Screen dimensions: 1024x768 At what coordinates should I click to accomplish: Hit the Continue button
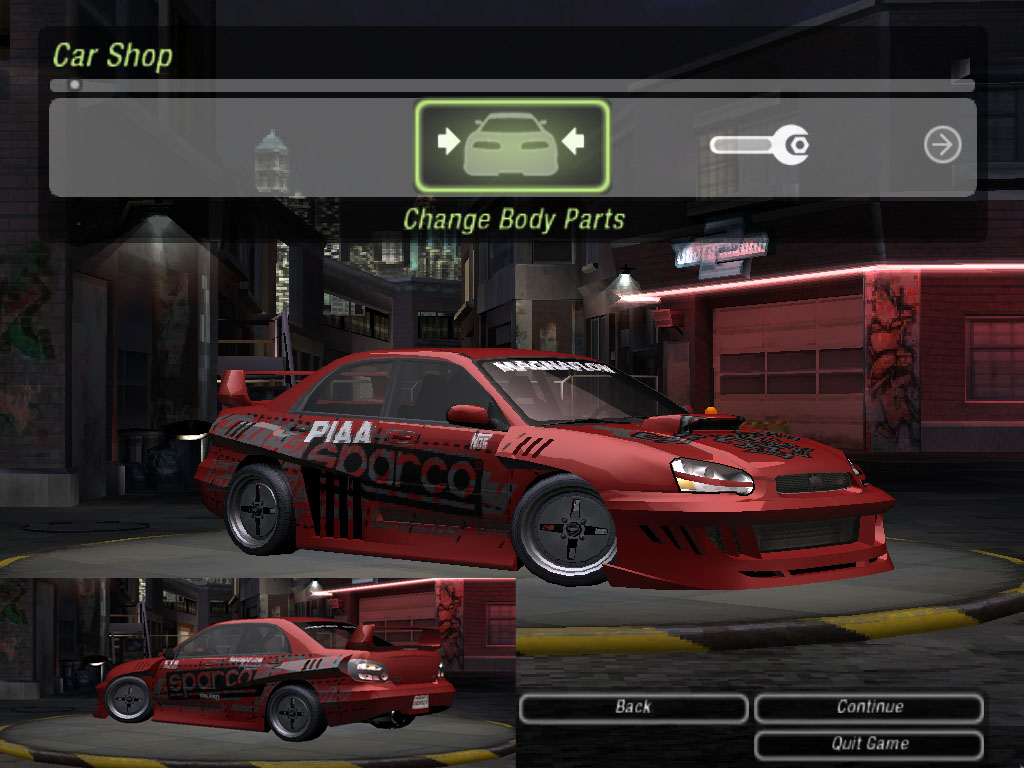tap(869, 708)
